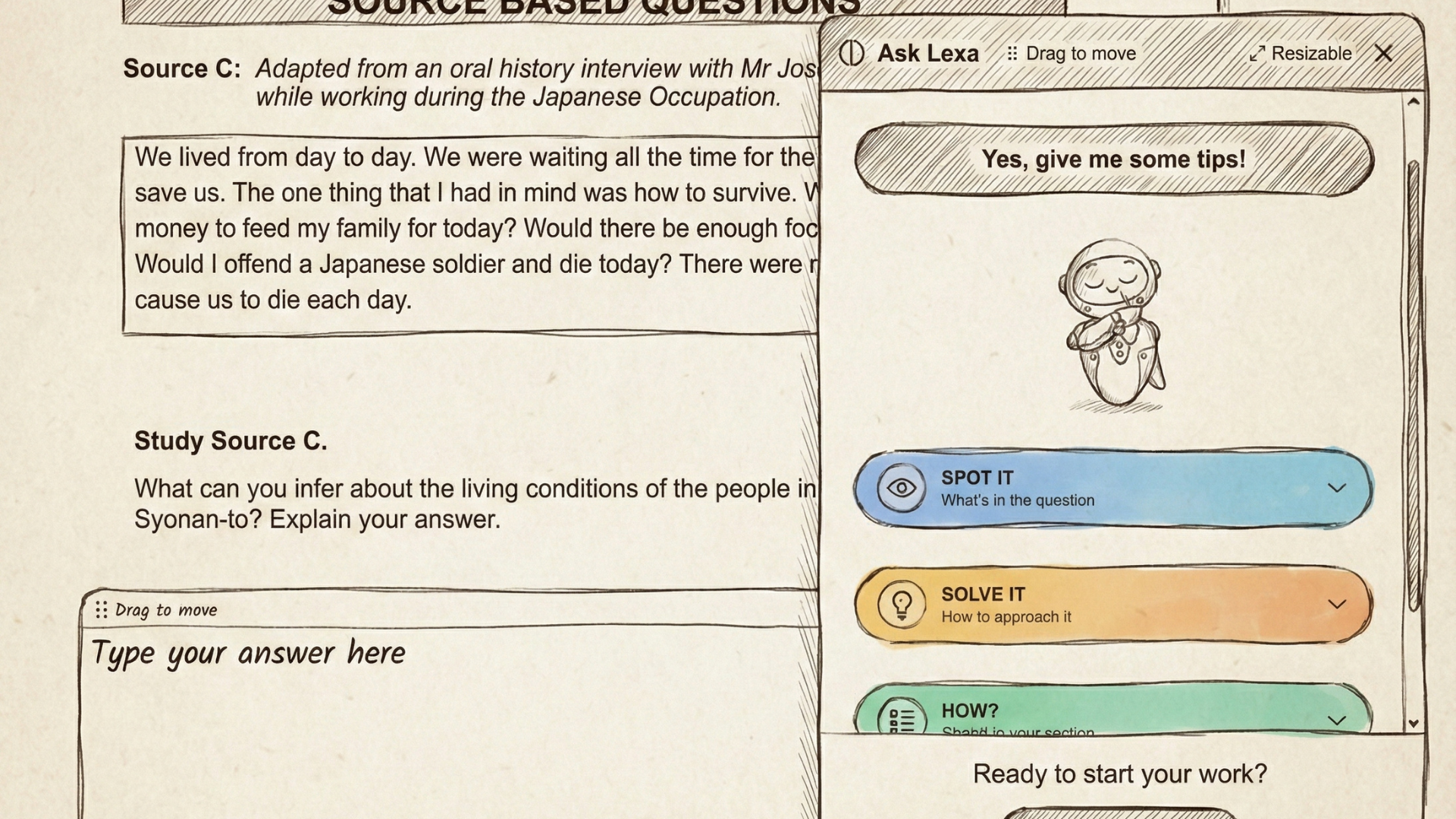Expand the HOW? section using its chevron

click(1338, 720)
